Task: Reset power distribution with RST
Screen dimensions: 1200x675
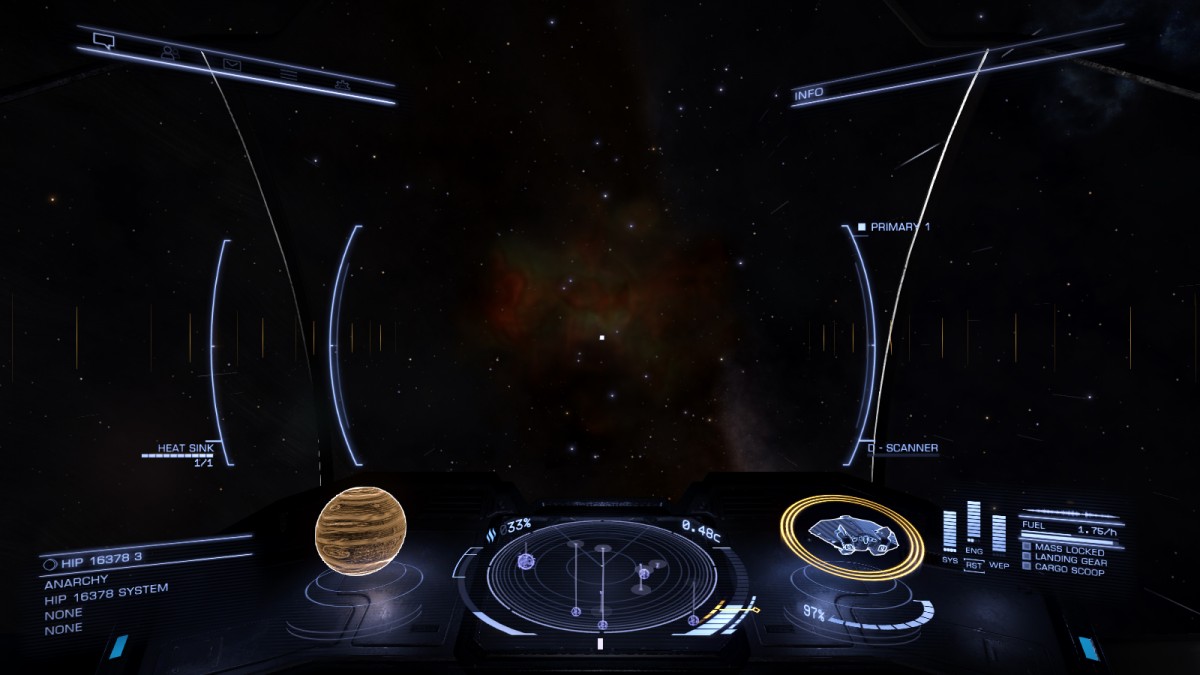Action: pyautogui.click(x=974, y=565)
